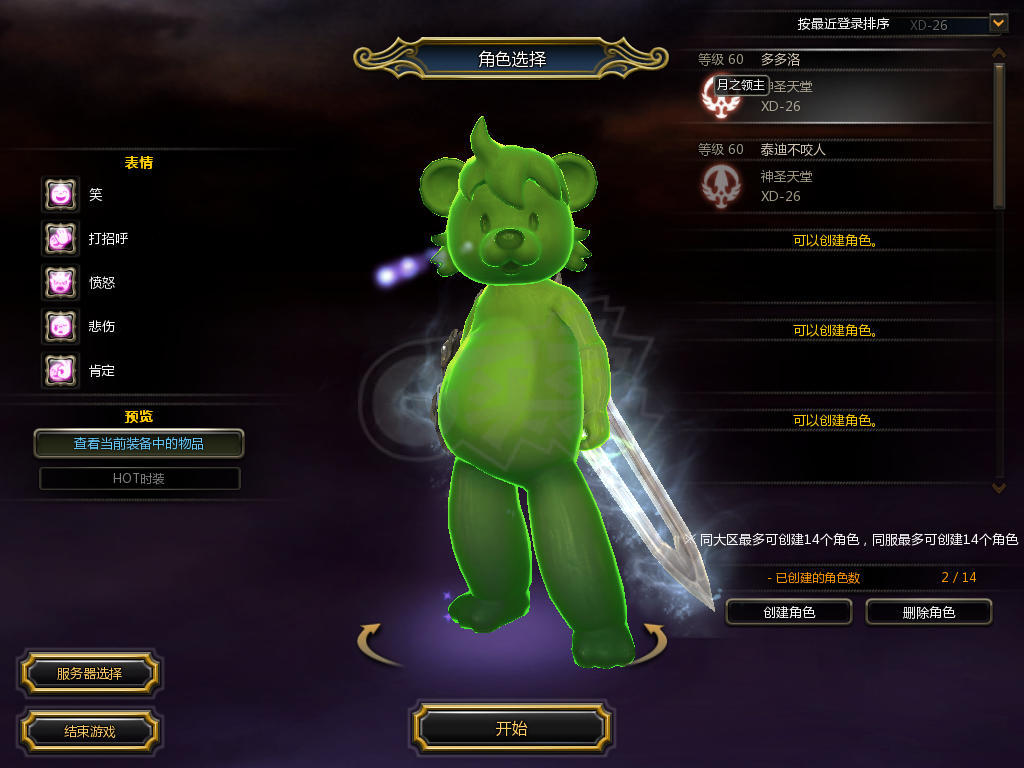1024x768 pixels.
Task: Activate the 悲伤 sad emote icon
Action: pos(60,326)
